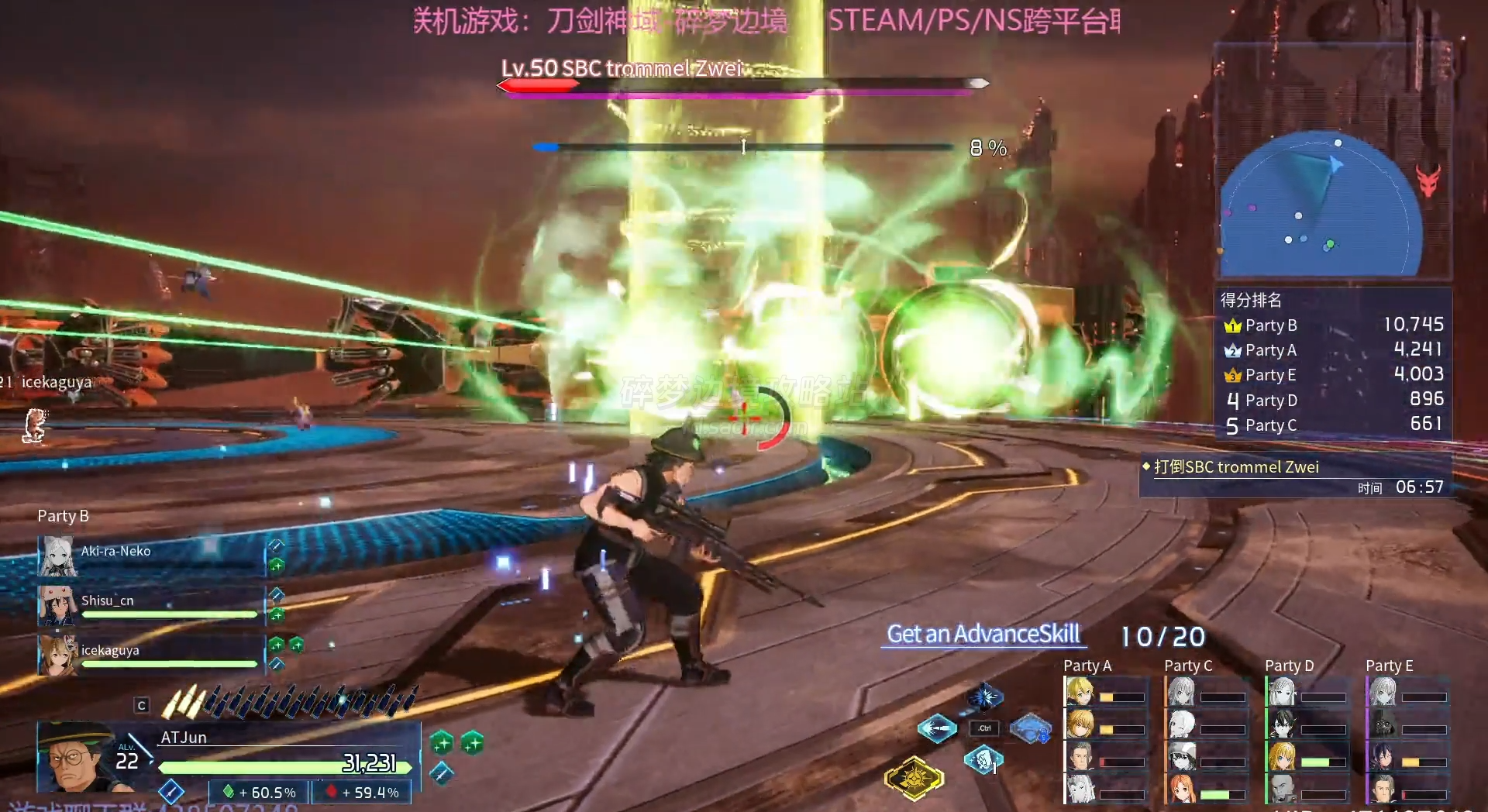The width and height of the screenshot is (1488, 812).
Task: Use the locked blue skill icon
Action: 1031,728
